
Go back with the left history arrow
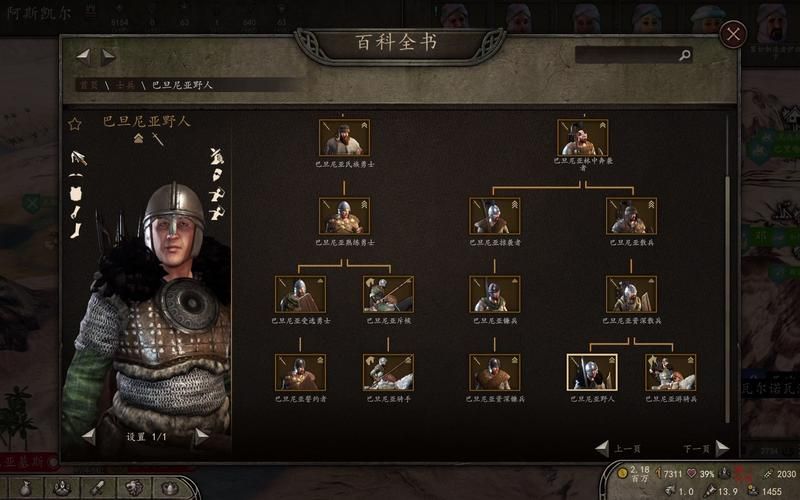tap(83, 56)
